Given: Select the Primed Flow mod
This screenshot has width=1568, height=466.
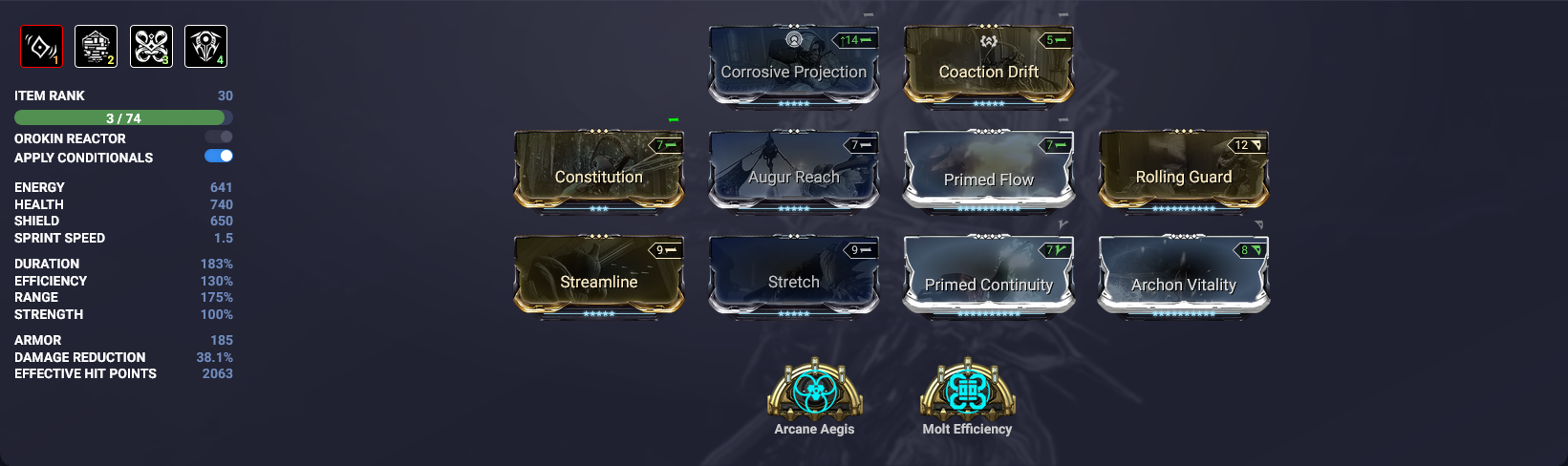Looking at the screenshot, I should coord(988,172).
